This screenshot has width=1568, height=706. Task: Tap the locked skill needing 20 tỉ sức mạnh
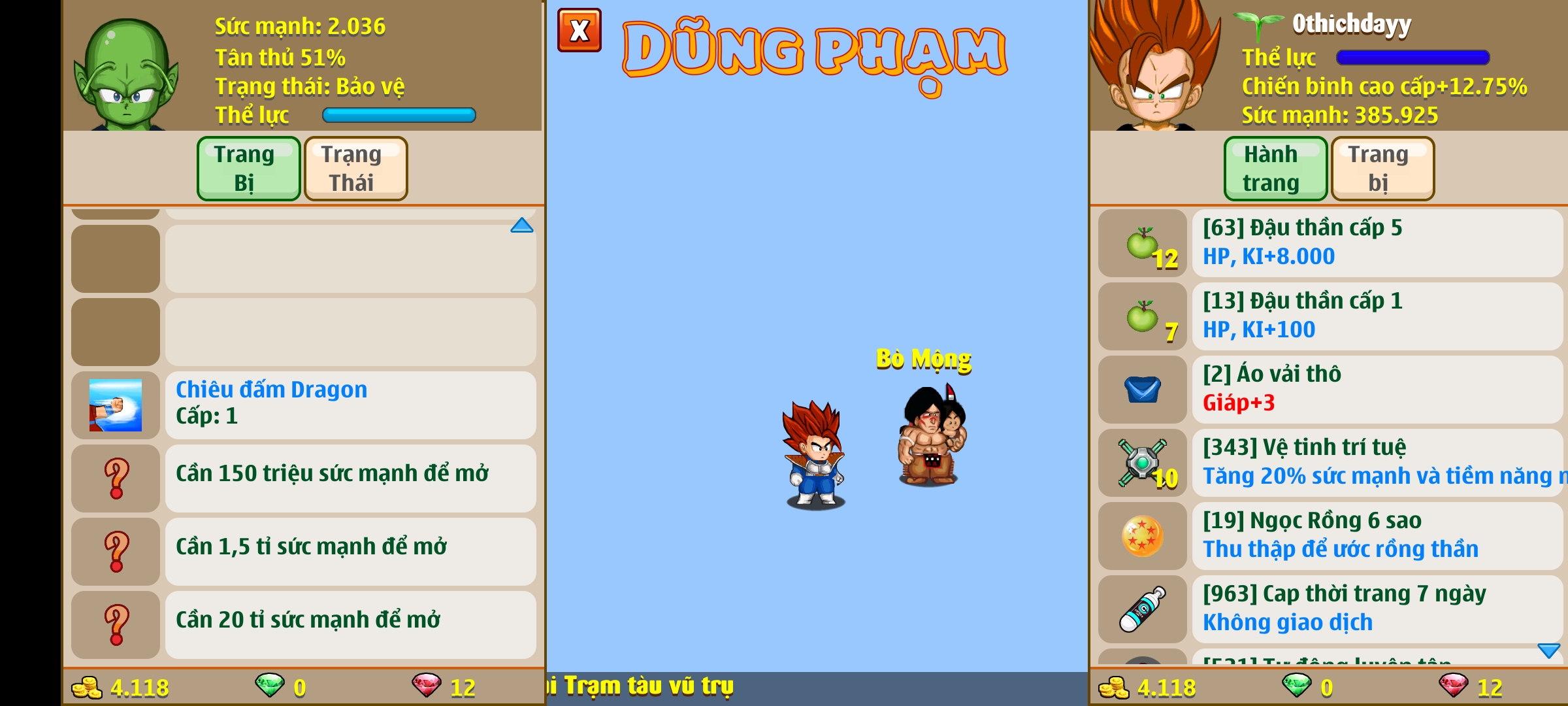(x=350, y=624)
